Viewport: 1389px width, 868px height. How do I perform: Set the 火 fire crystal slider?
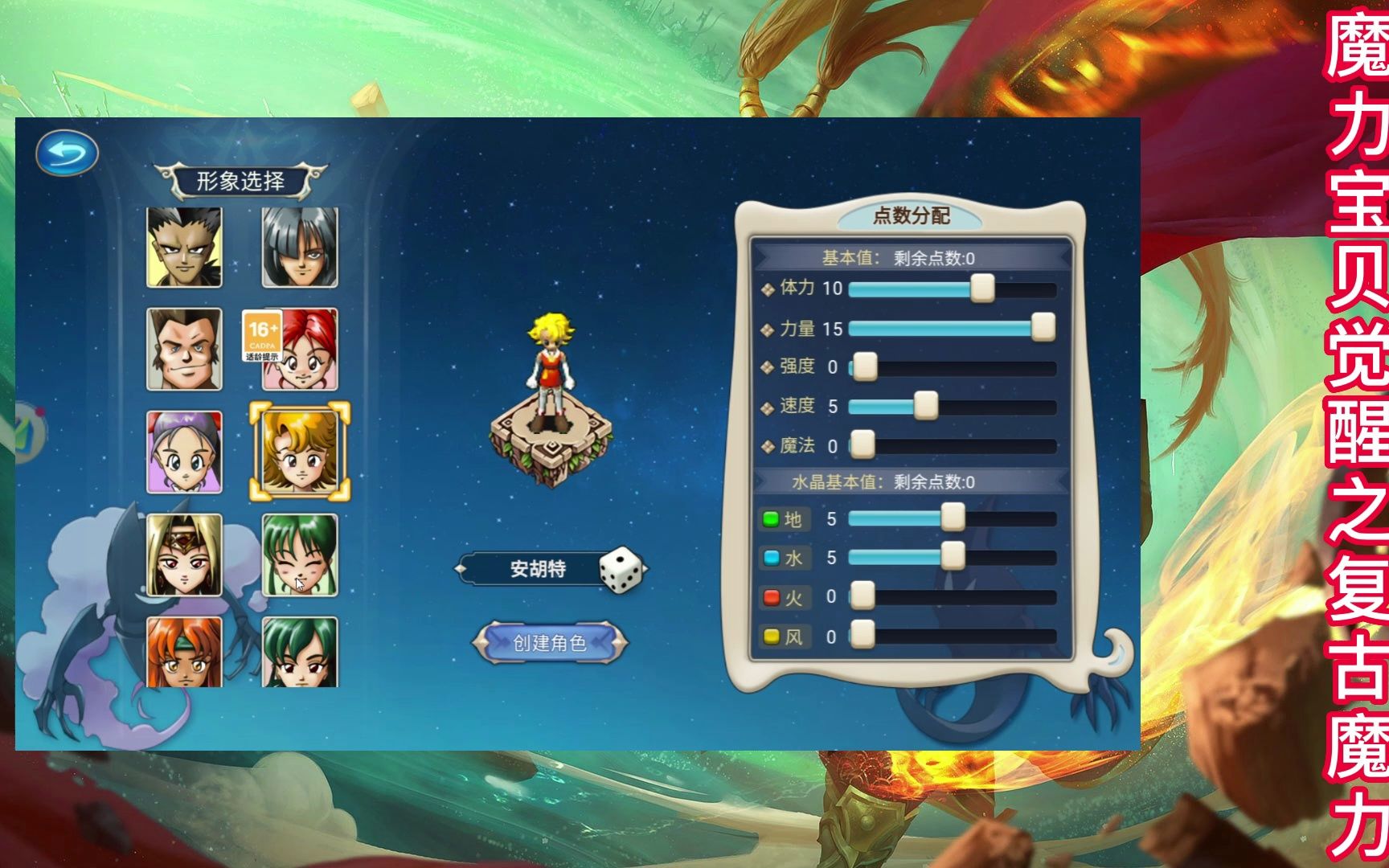coord(862,597)
